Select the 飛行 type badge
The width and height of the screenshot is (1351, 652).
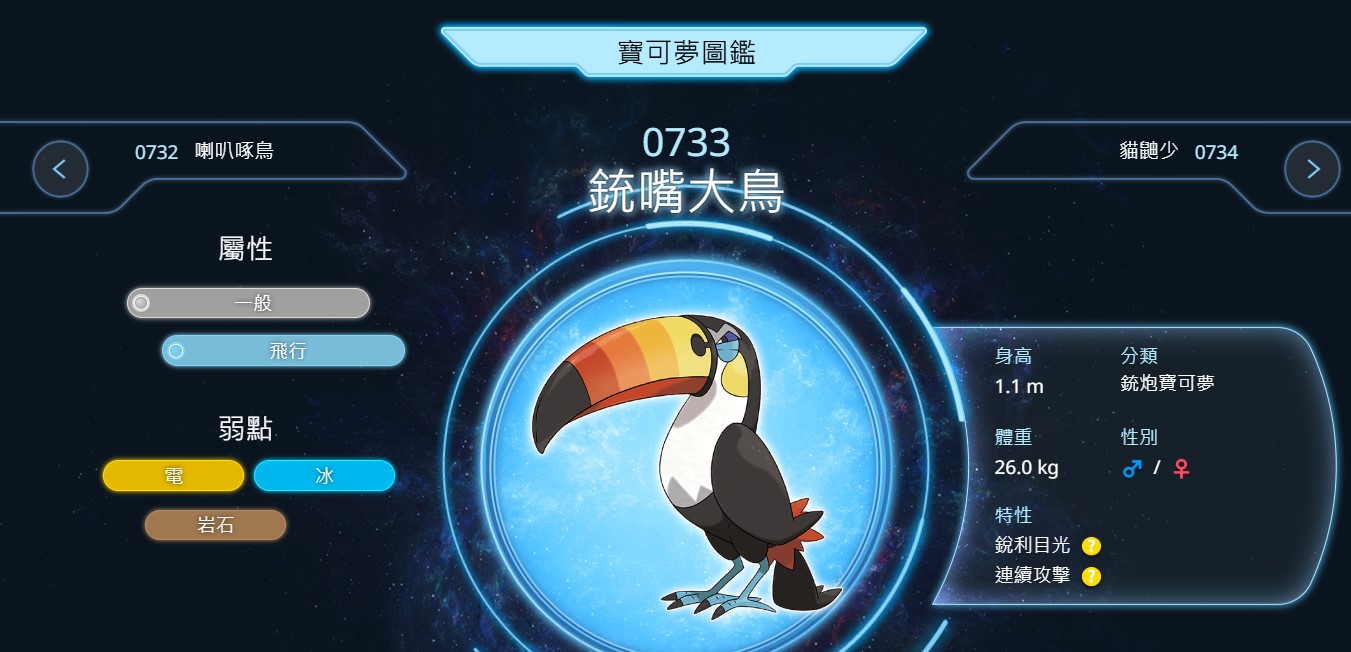tap(283, 351)
